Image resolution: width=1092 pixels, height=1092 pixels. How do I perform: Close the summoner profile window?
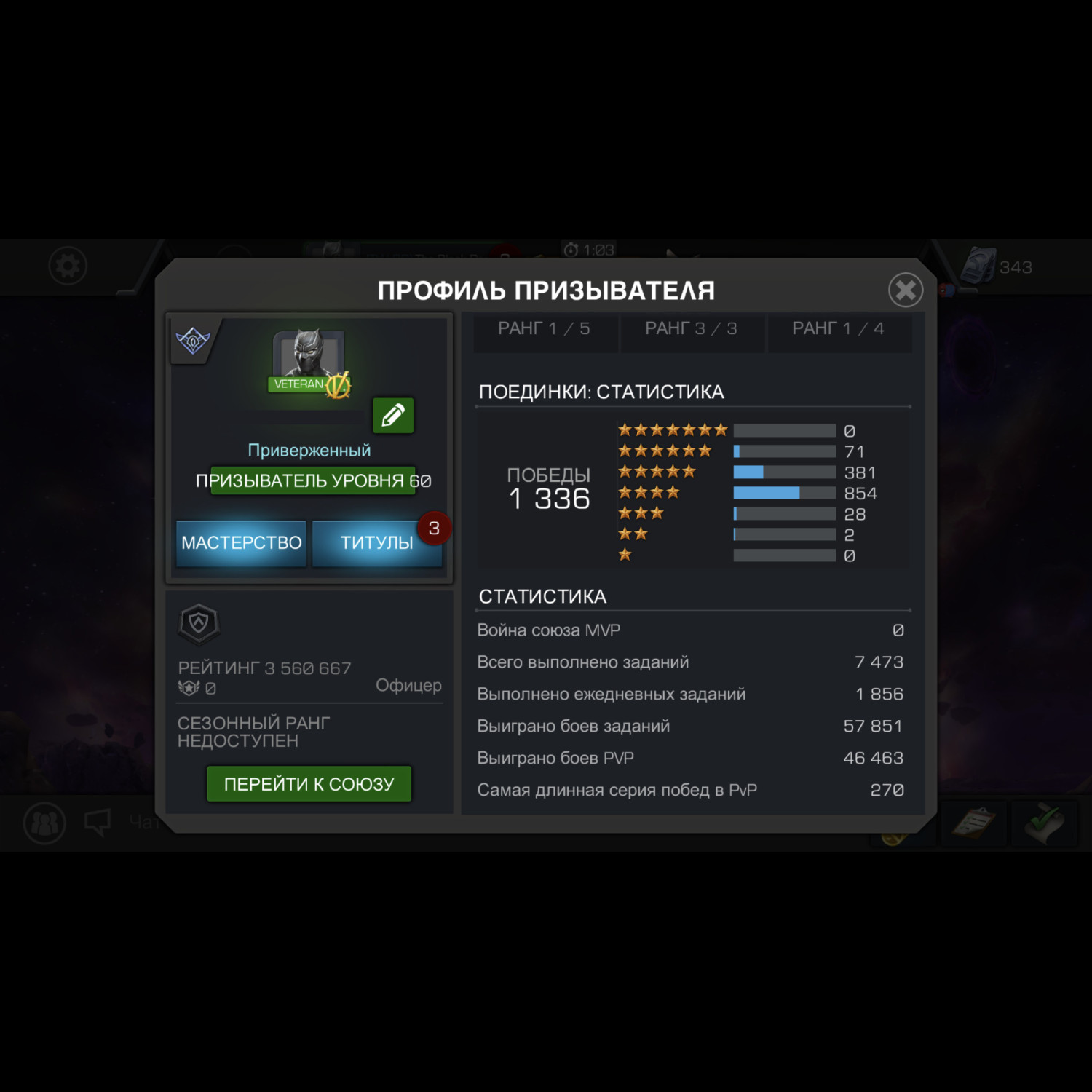[x=906, y=290]
